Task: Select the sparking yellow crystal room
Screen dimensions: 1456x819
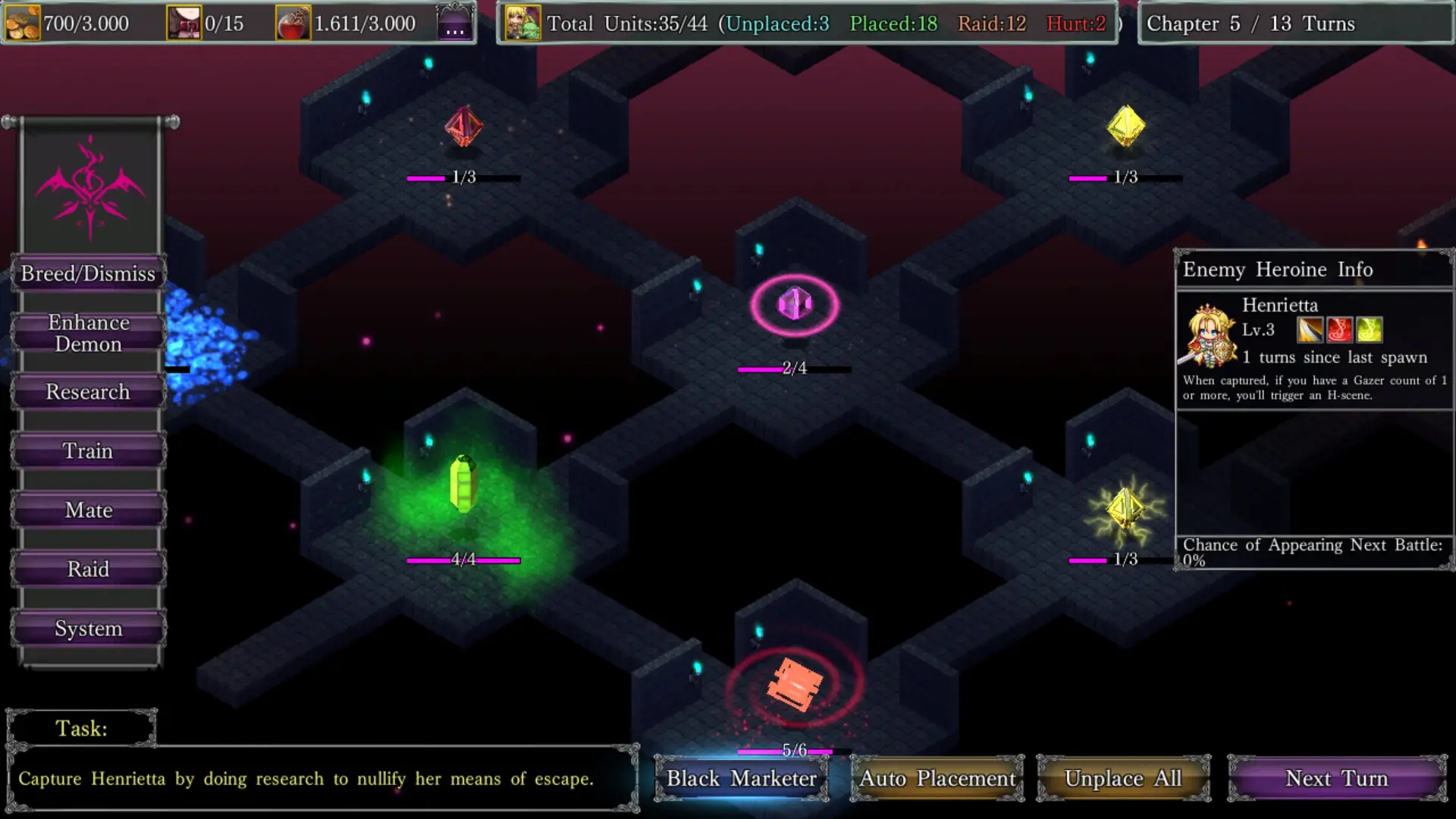Action: [1125, 508]
